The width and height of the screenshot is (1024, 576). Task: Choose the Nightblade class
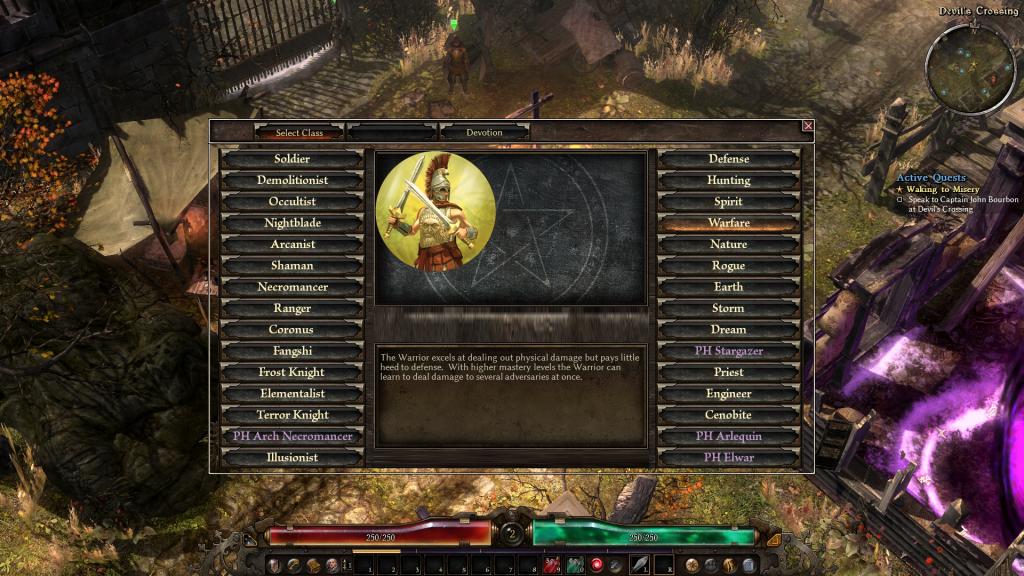pyautogui.click(x=292, y=223)
